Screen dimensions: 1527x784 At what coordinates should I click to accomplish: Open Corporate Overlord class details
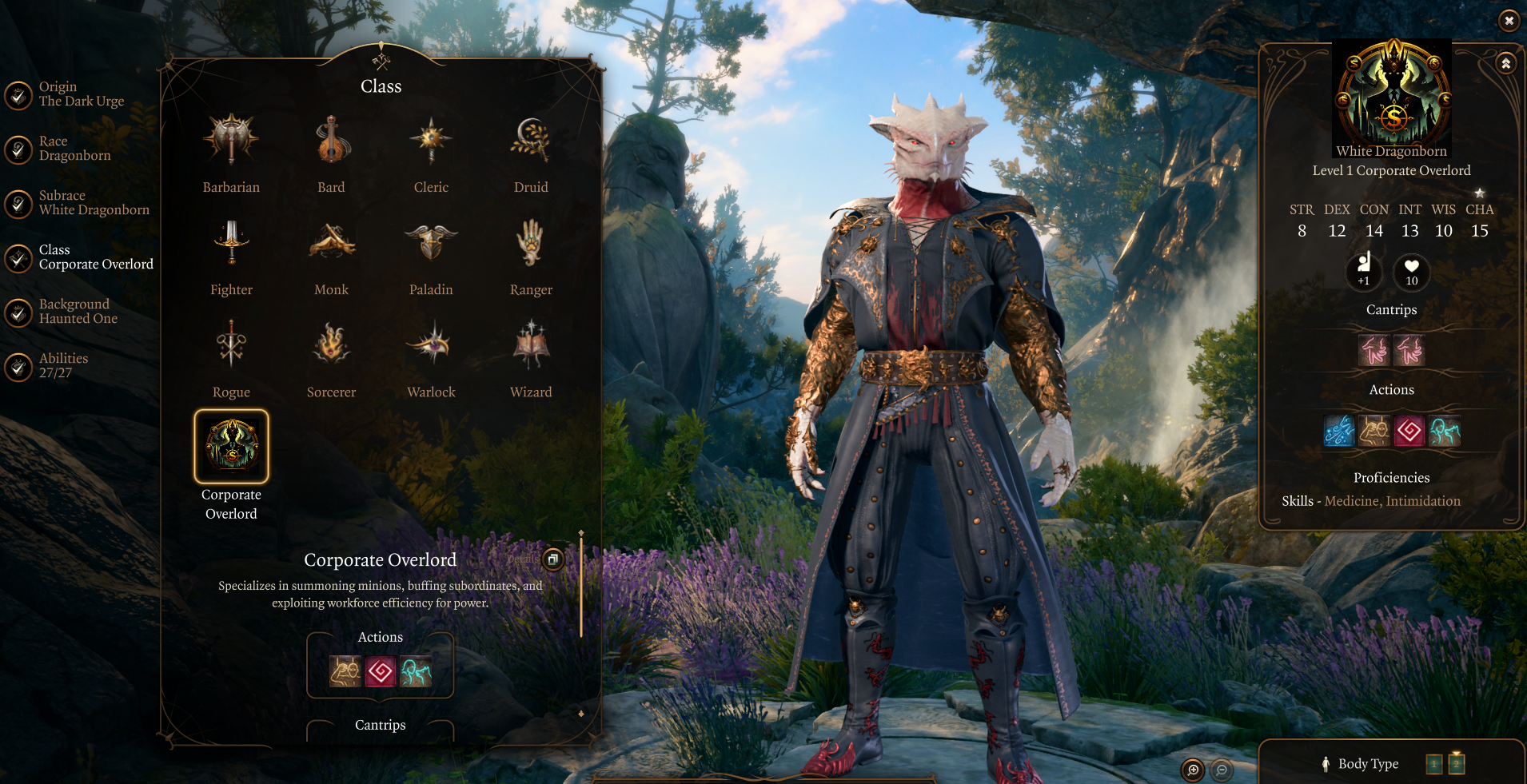[553, 559]
